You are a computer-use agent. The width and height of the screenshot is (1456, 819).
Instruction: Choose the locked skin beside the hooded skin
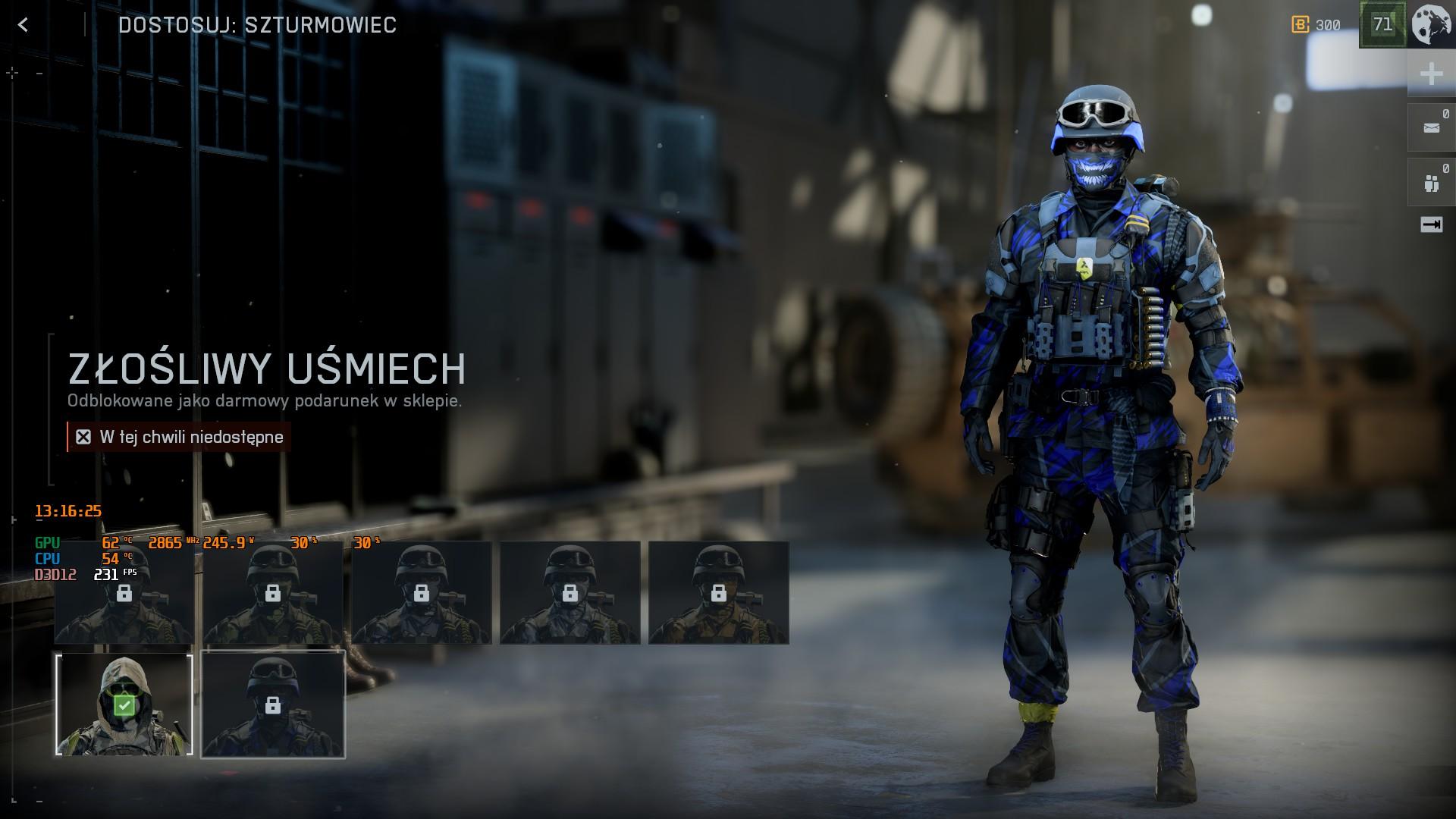[x=273, y=705]
